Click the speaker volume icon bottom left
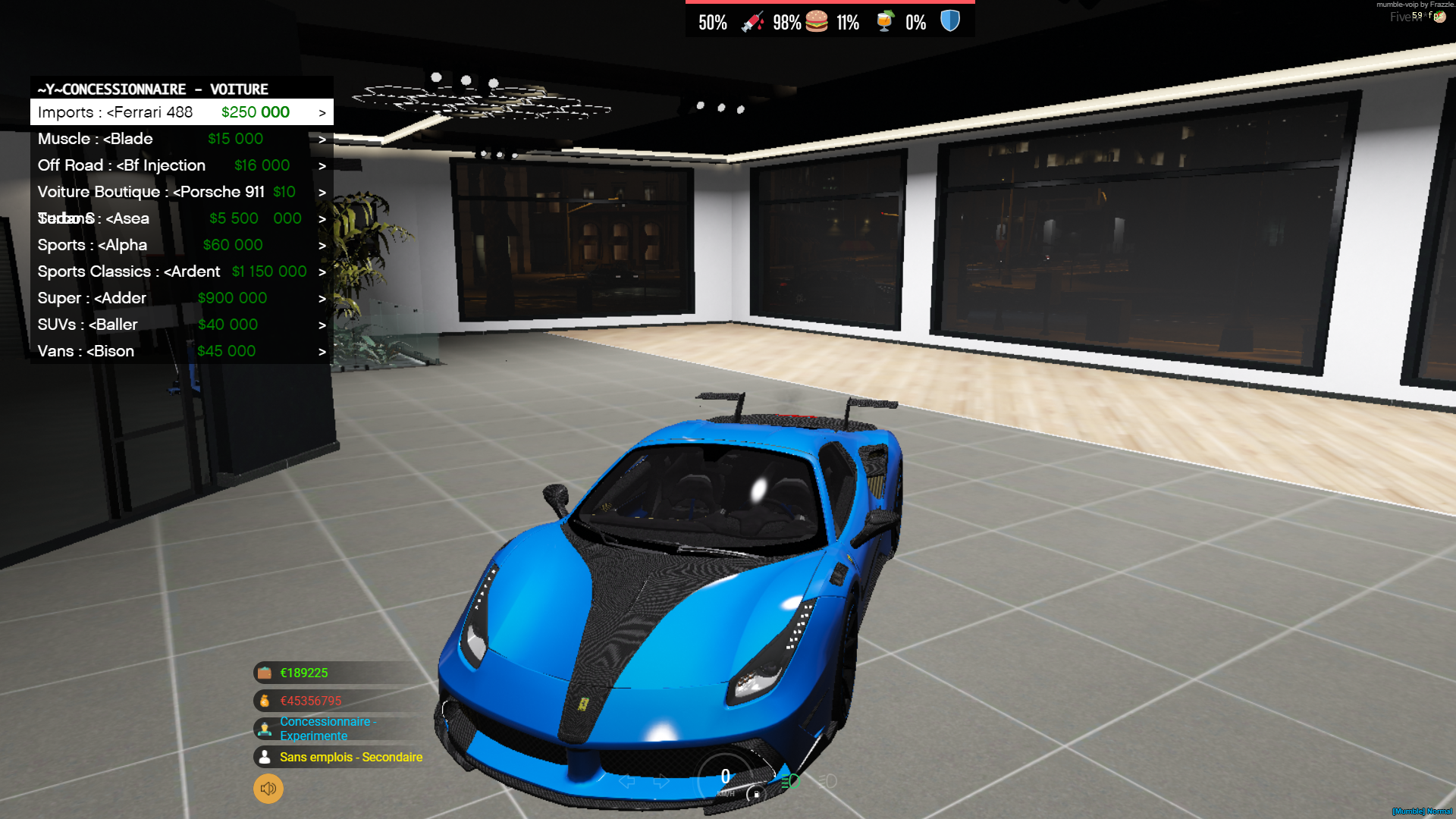The height and width of the screenshot is (819, 1456). 267,789
